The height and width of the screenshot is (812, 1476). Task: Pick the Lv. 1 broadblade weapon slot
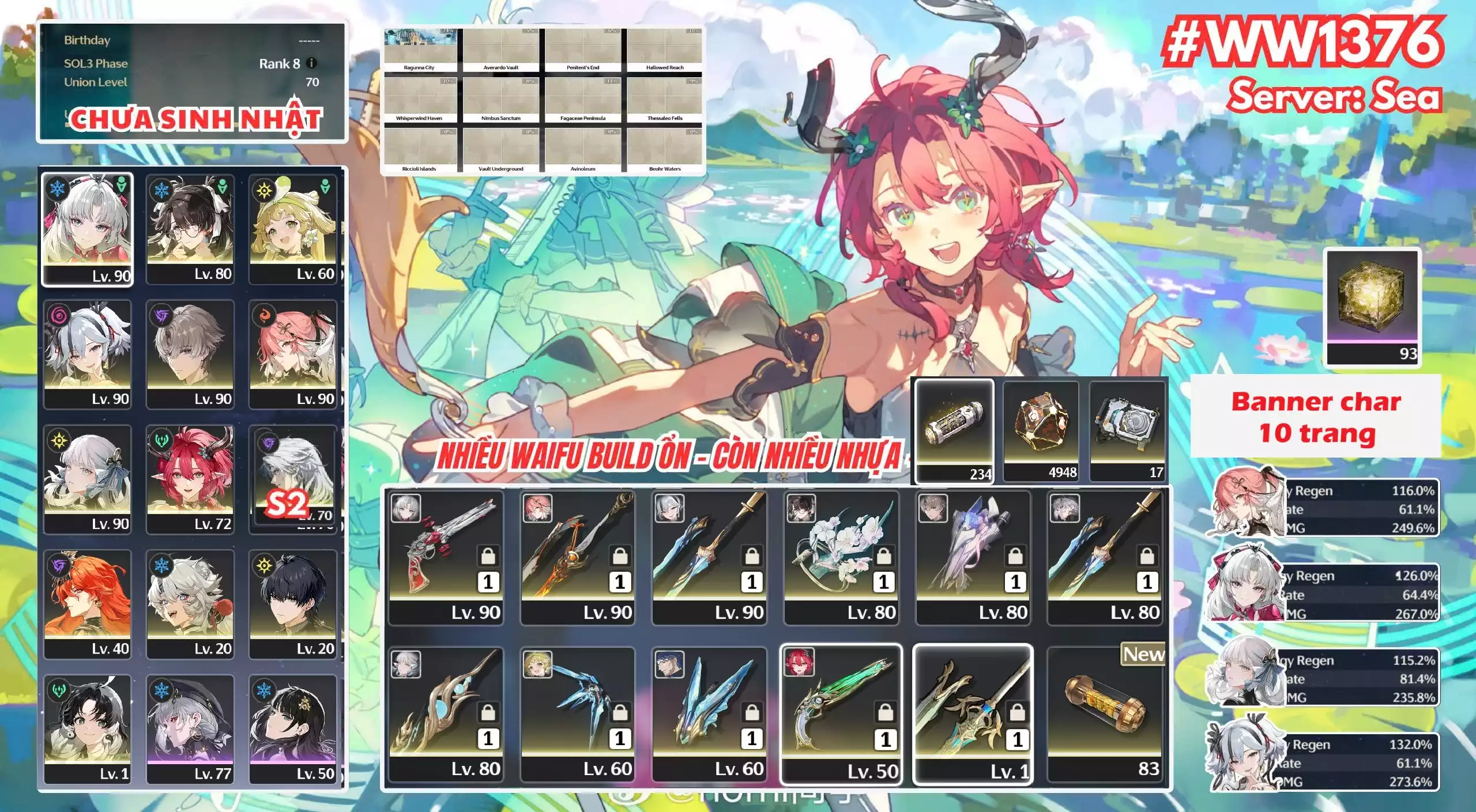pos(973,713)
